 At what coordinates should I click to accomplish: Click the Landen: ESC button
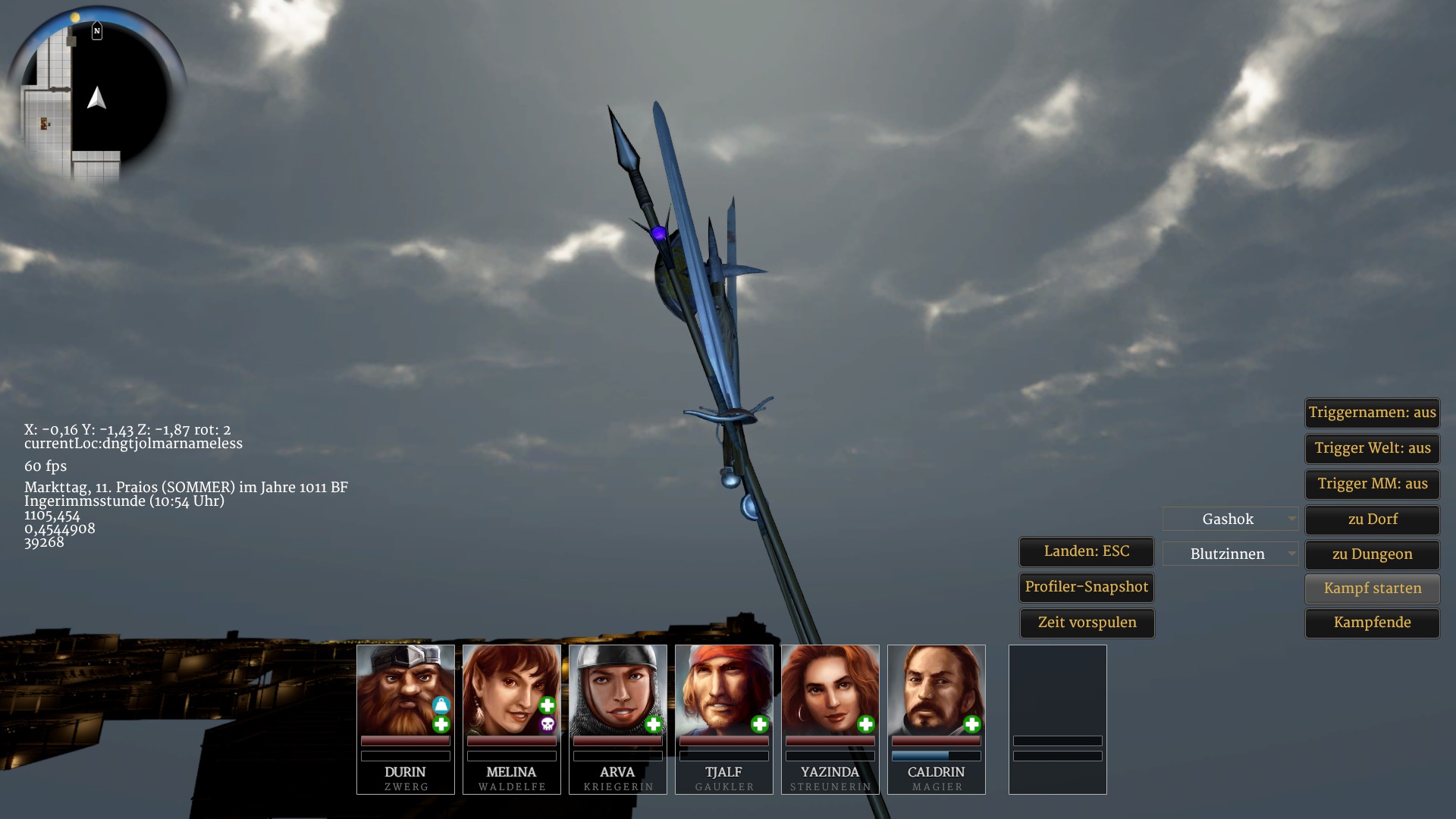pos(1086,551)
